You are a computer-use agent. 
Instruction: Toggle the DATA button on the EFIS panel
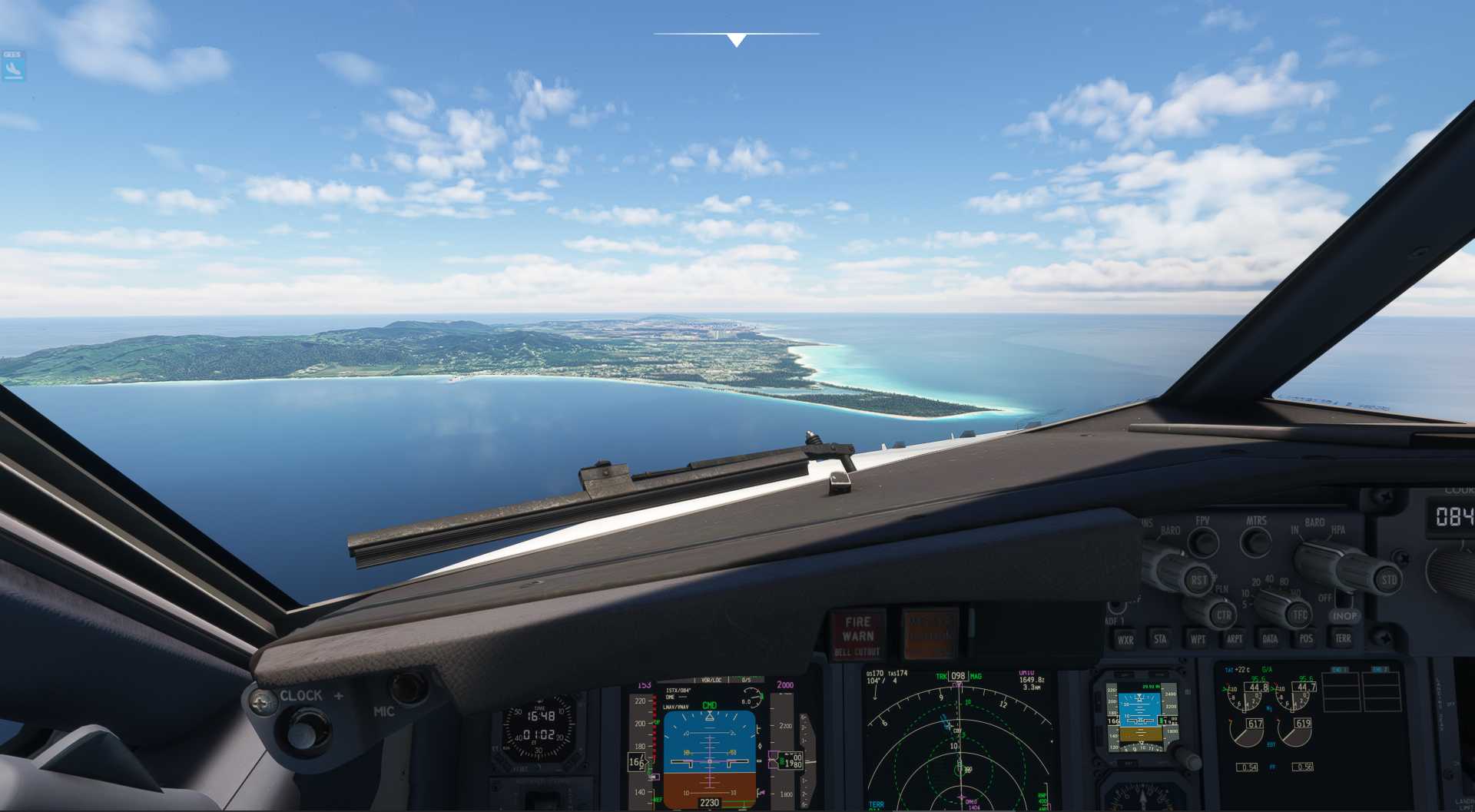pos(1270,638)
